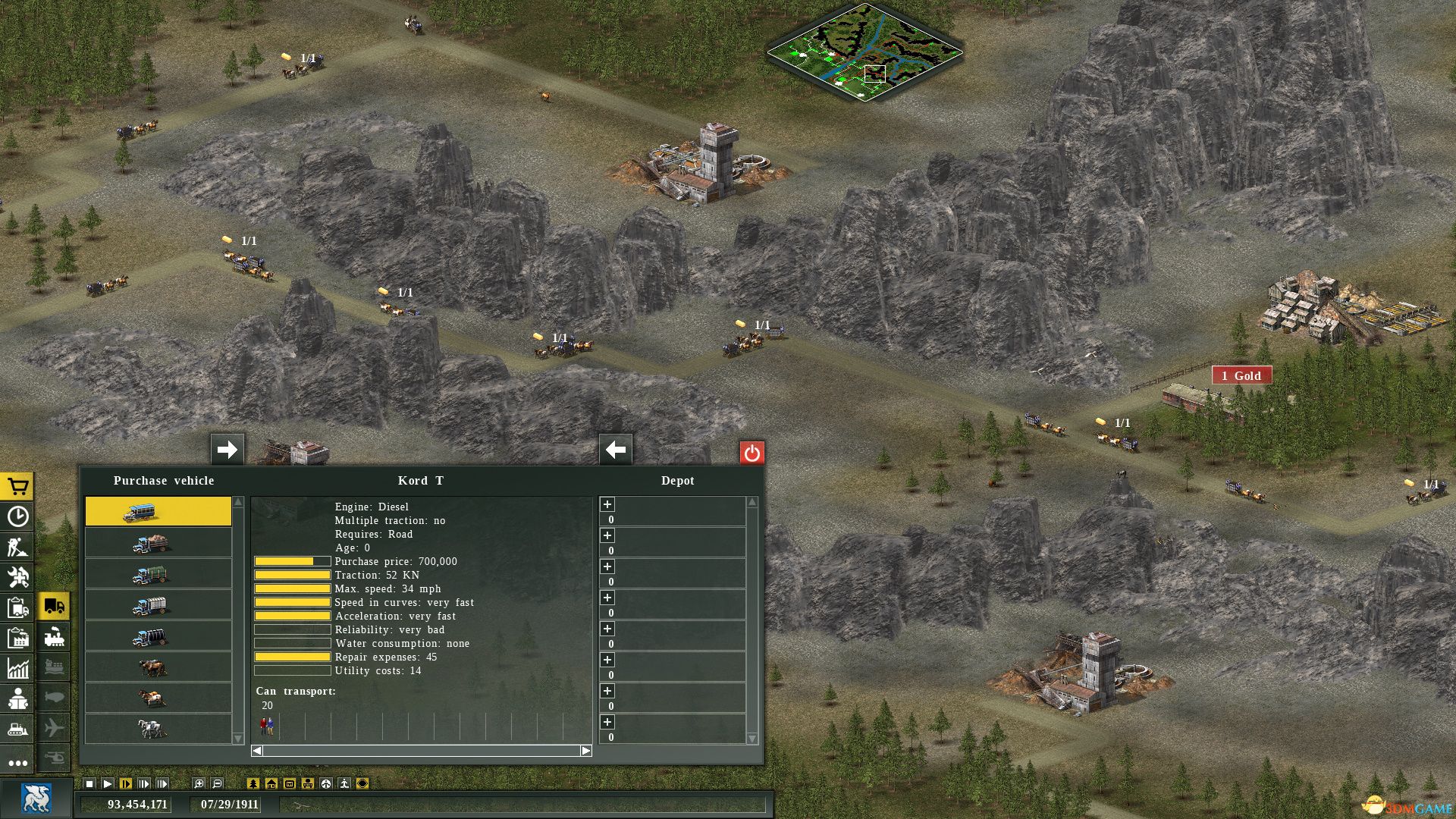Select the road truck vehicle category
1456x819 pixels.
55,606
